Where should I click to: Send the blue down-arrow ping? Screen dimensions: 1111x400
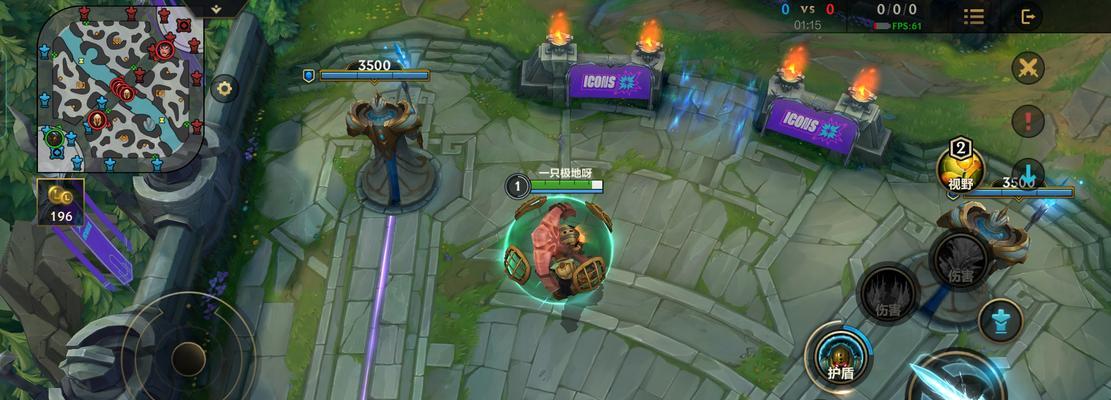point(1027,172)
